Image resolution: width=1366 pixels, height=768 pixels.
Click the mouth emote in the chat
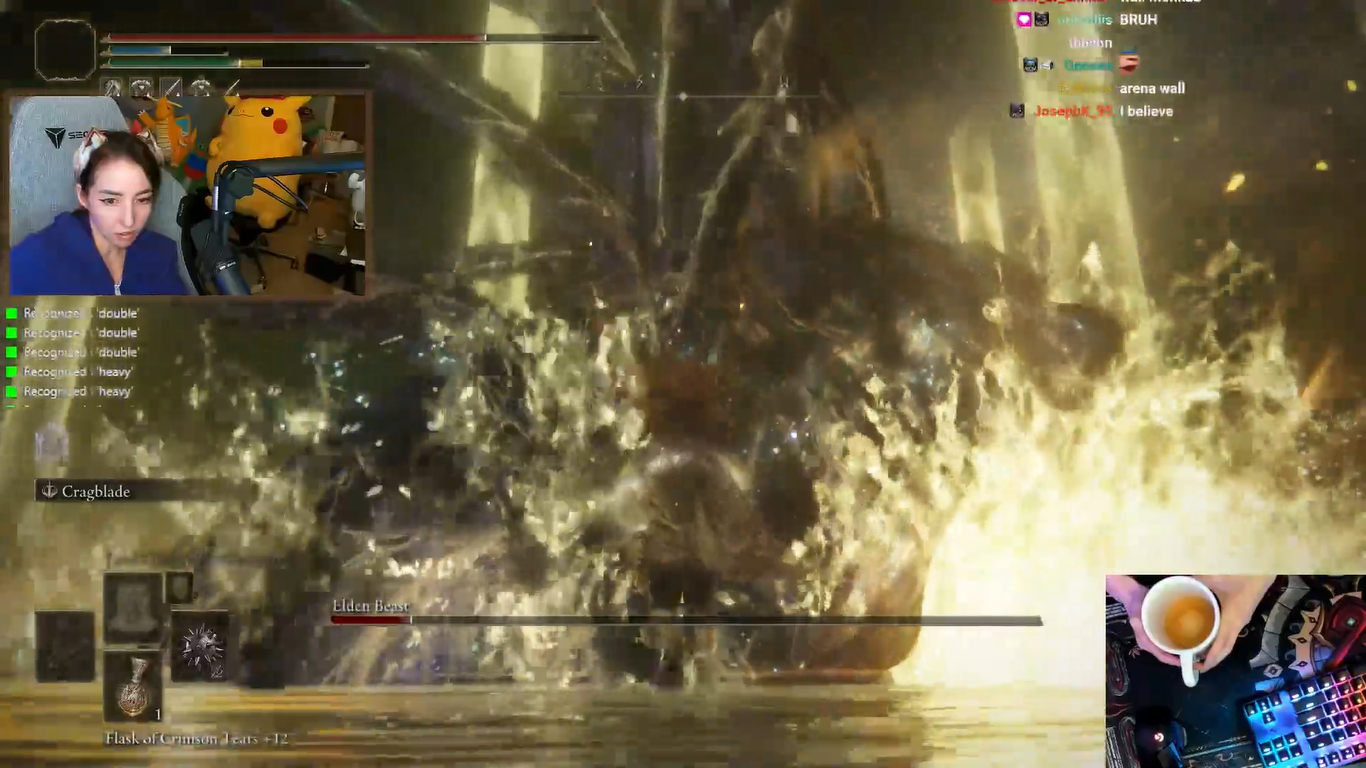[x=1129, y=63]
